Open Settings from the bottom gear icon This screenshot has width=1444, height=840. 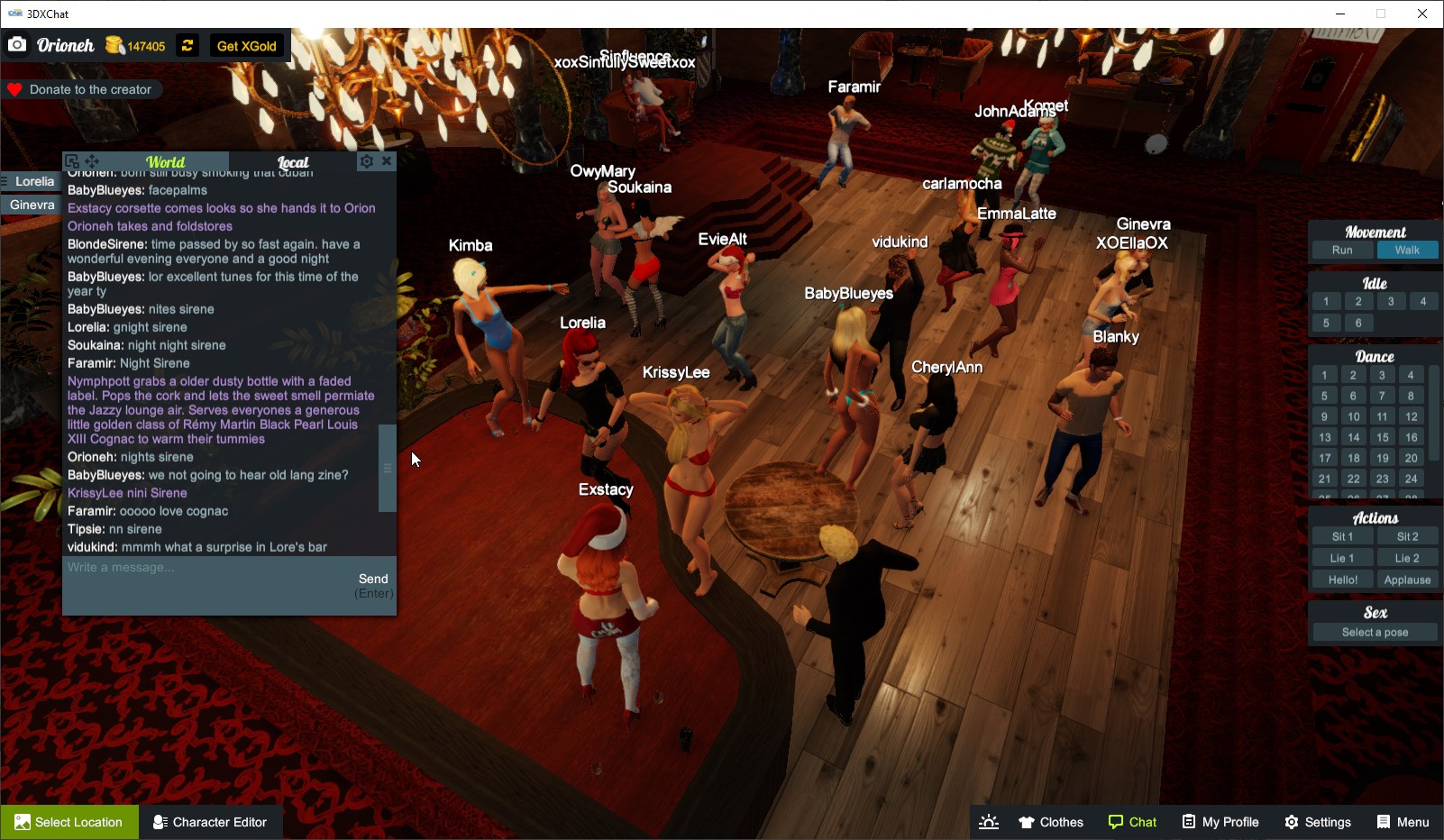[x=1293, y=821]
